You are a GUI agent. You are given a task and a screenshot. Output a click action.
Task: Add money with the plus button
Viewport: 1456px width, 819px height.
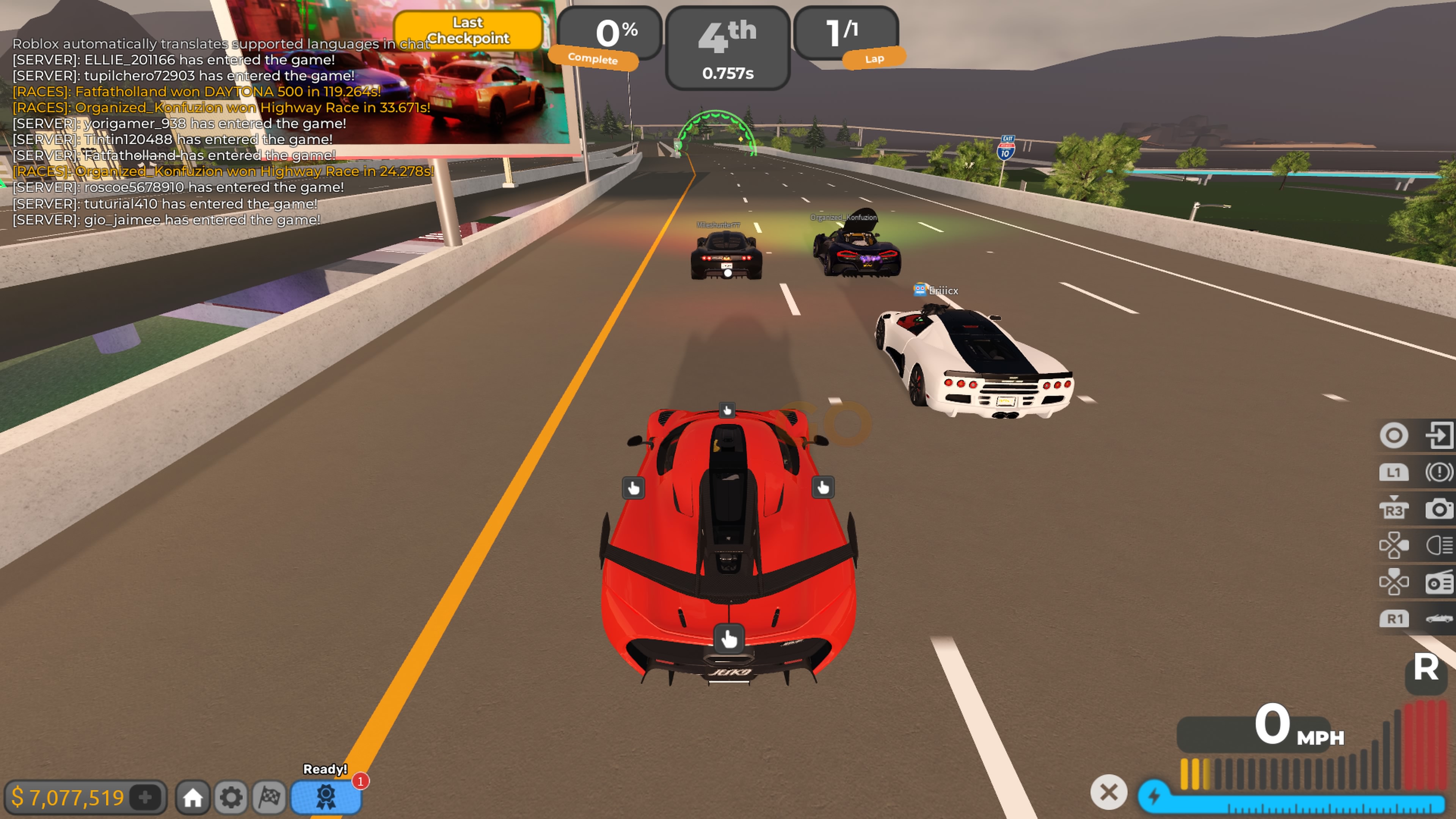pos(145,797)
